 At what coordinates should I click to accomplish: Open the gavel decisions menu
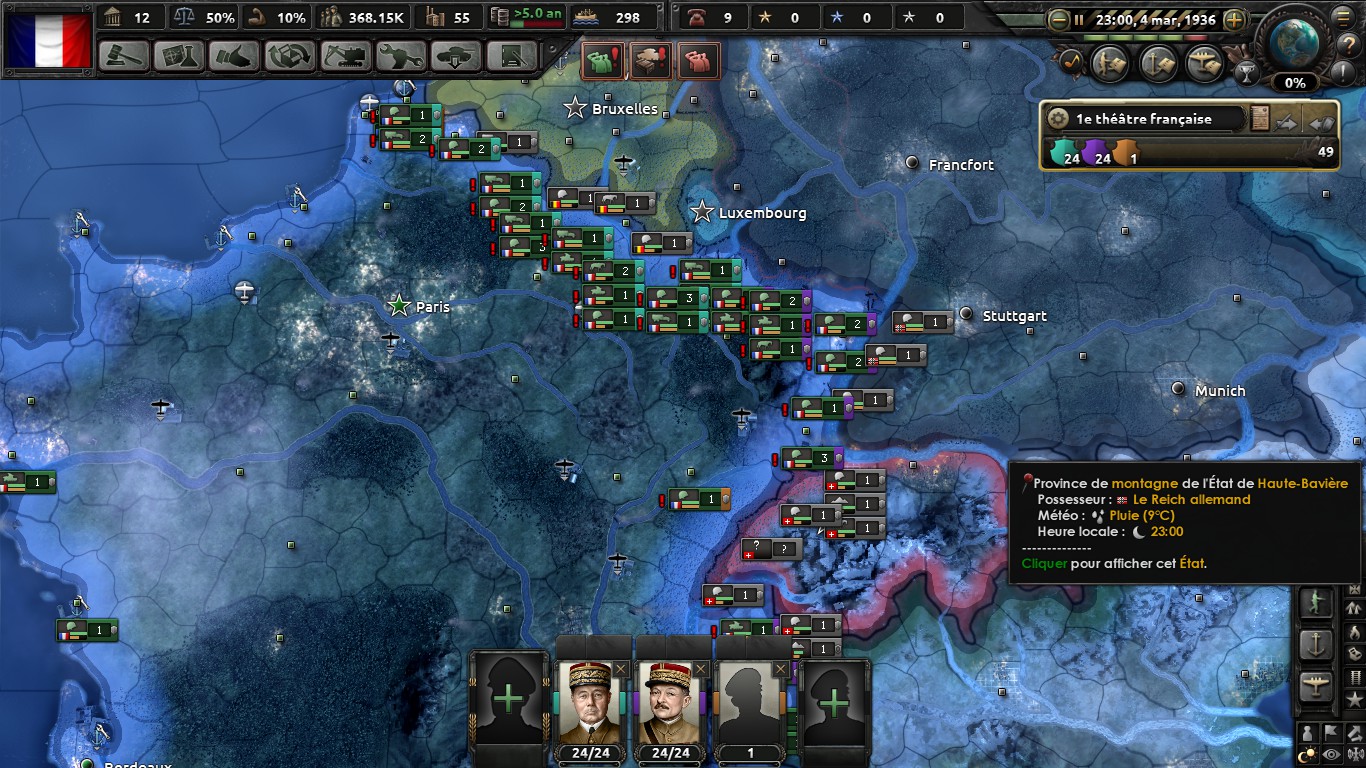pyautogui.click(x=125, y=56)
